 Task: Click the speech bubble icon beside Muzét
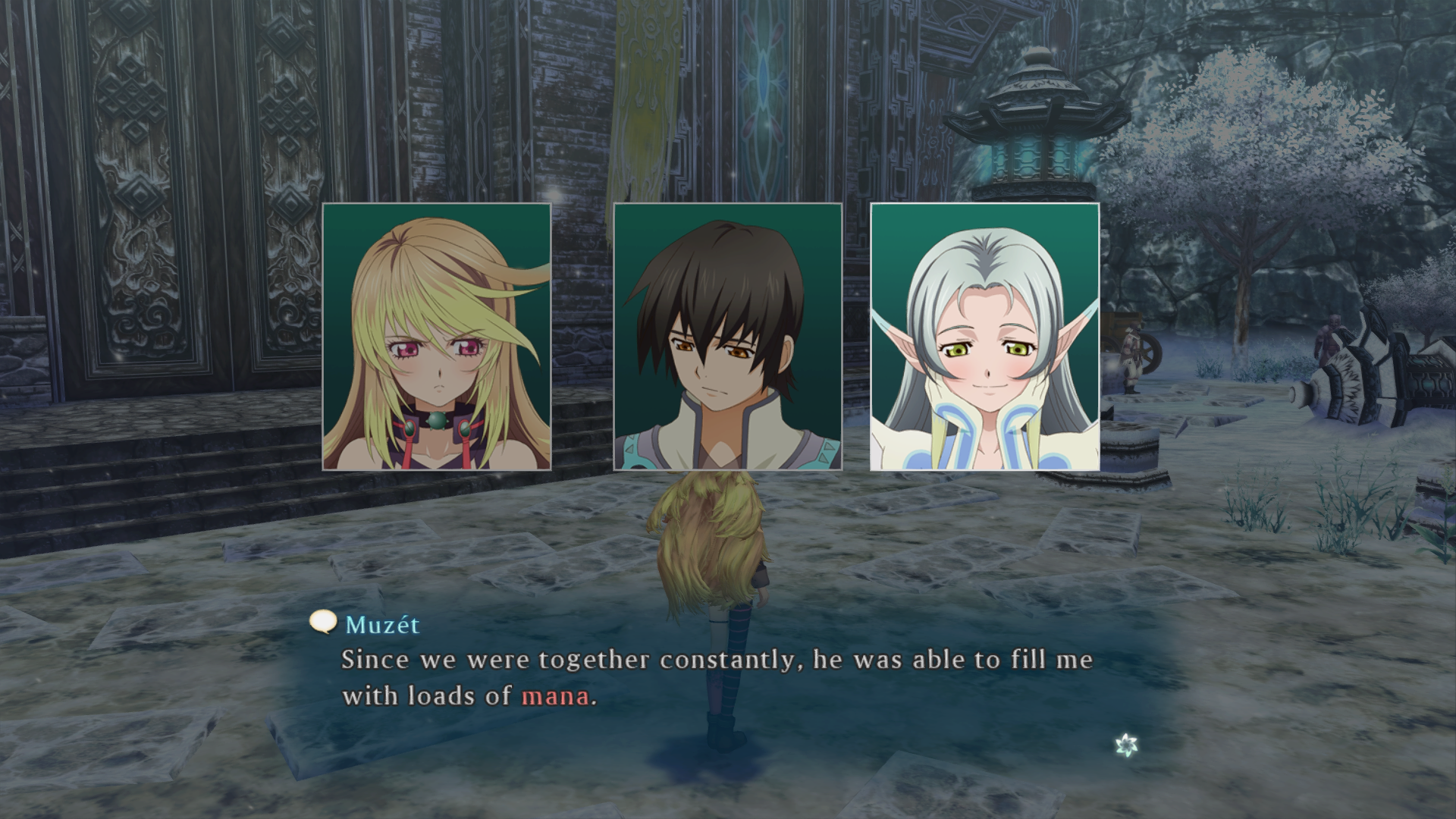point(323,623)
